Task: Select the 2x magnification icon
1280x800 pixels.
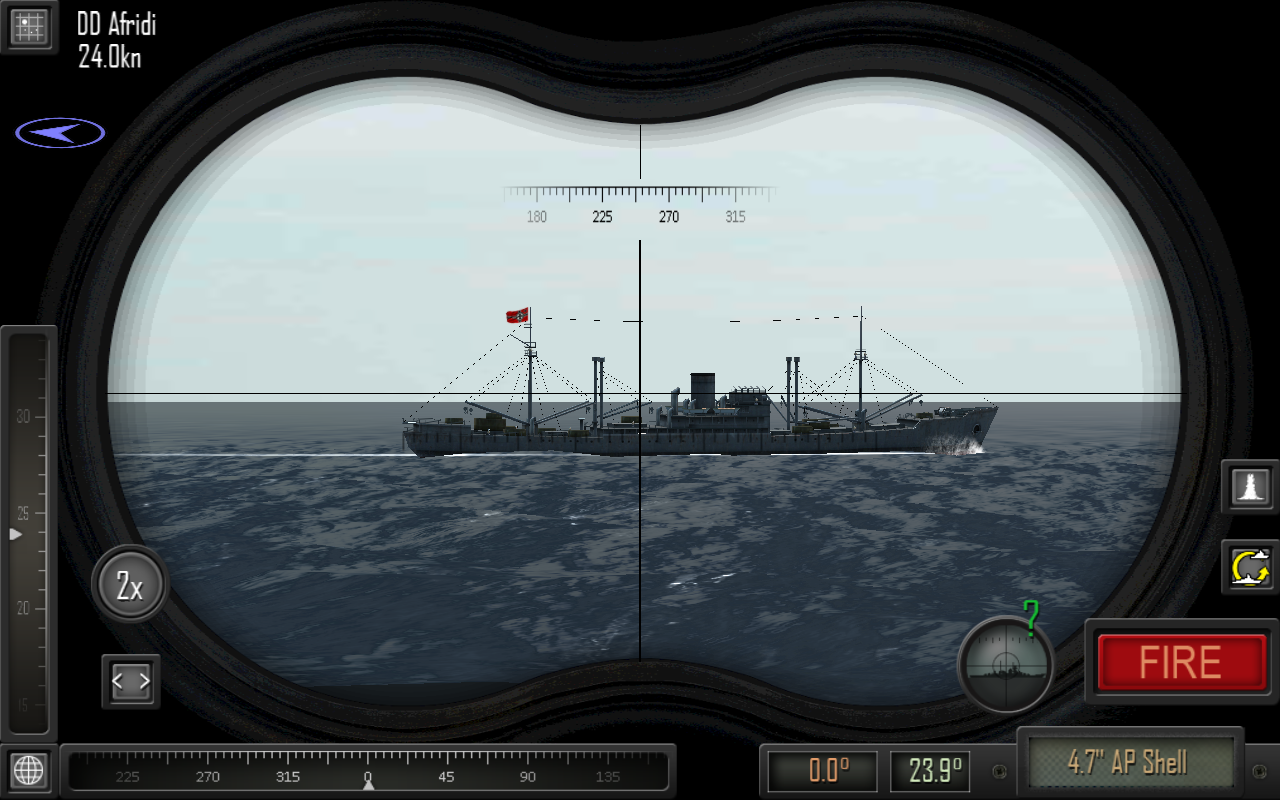Action: click(129, 584)
